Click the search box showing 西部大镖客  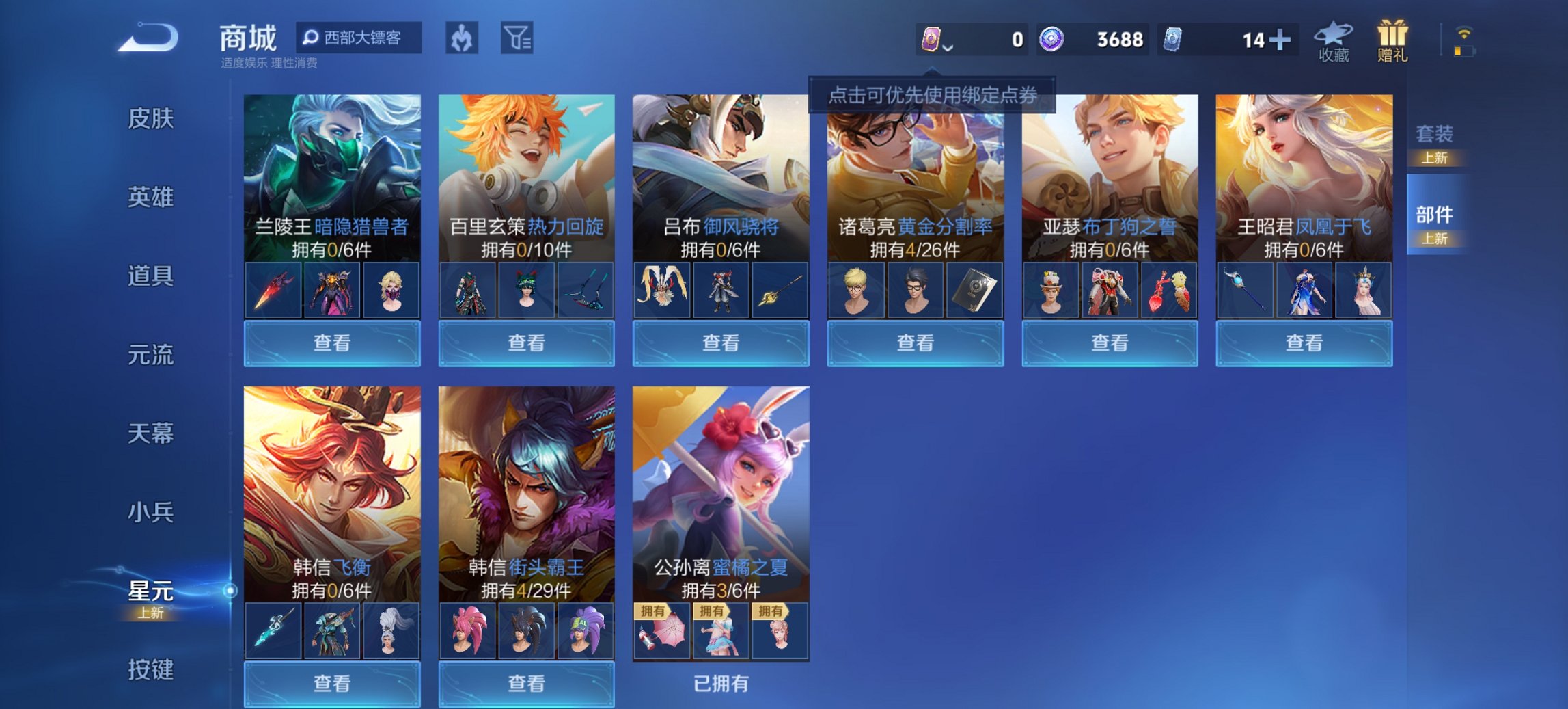click(x=359, y=39)
